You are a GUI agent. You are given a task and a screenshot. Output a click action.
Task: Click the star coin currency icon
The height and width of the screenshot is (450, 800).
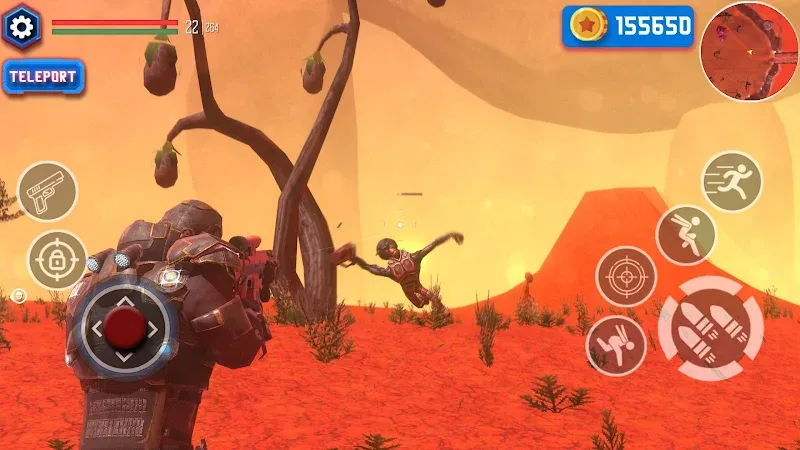tap(589, 27)
